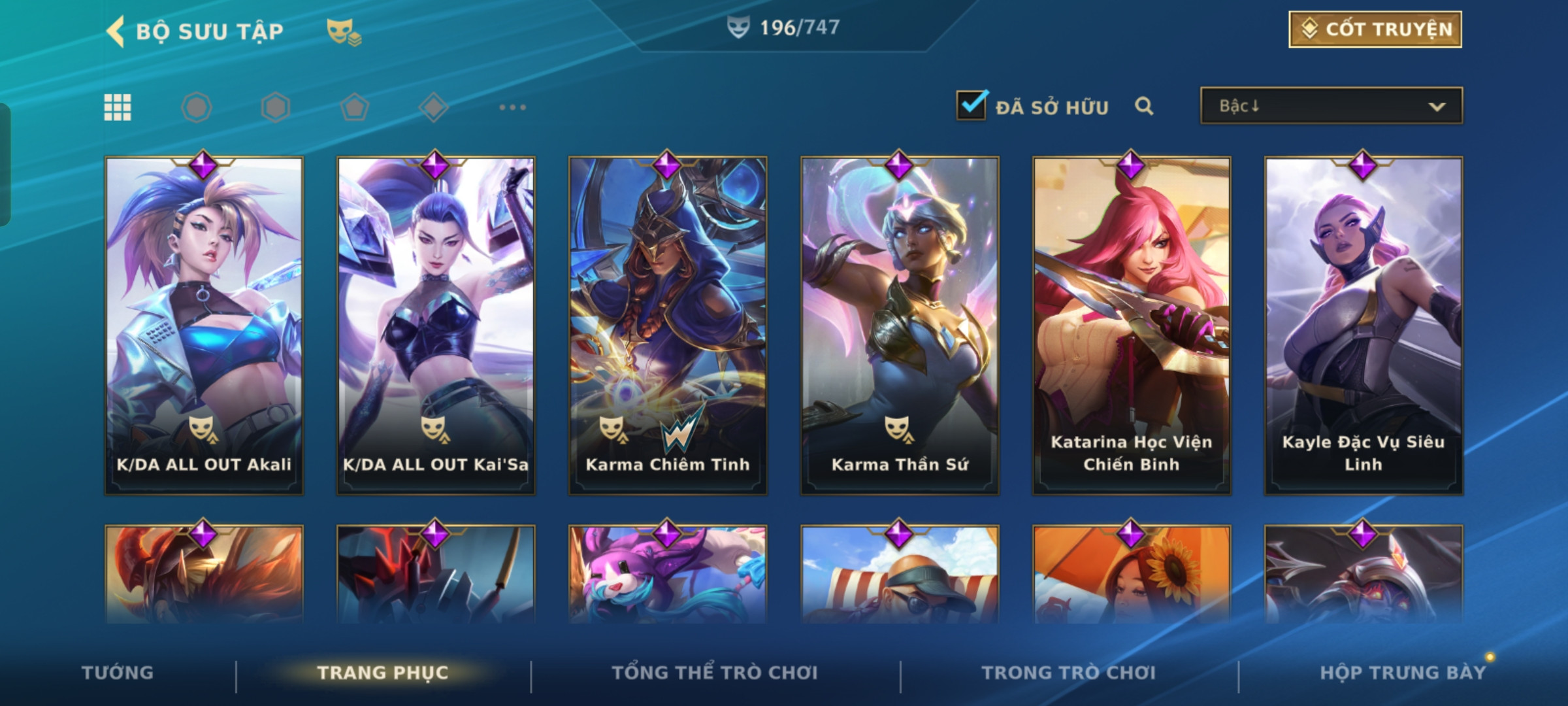Go to the Hộp Trưng Bày tab
The image size is (1568, 706).
point(1403,673)
